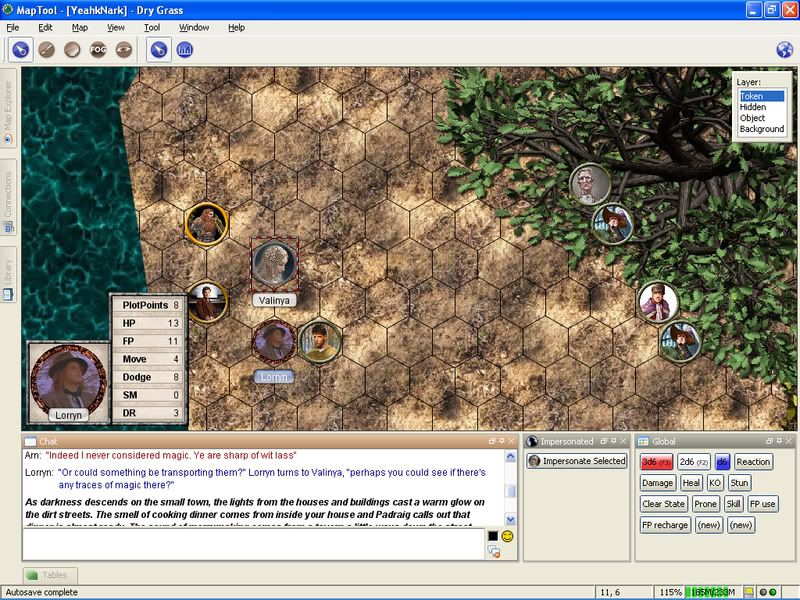Roll the 2d6 macro button
800x600 pixels.
point(692,462)
